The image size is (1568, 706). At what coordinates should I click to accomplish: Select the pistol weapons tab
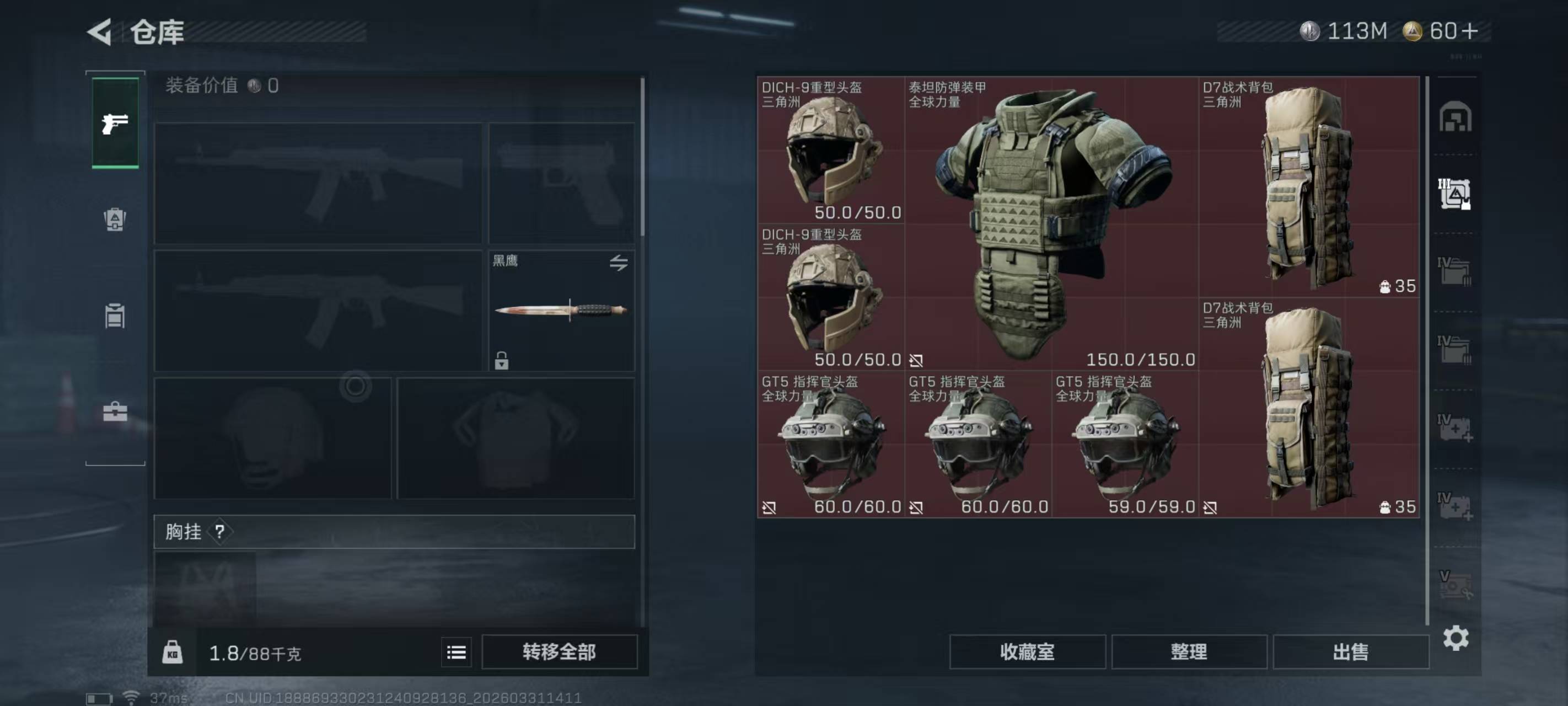point(115,124)
